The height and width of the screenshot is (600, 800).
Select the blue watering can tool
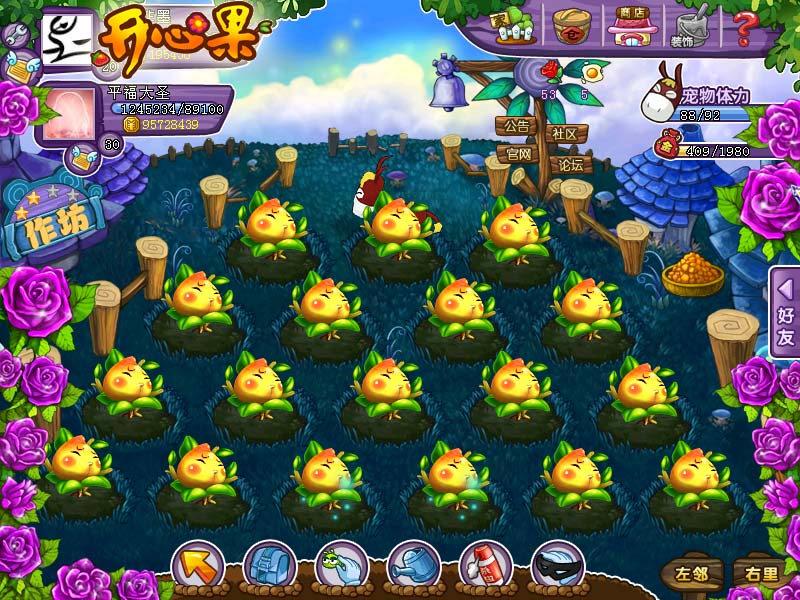413,566
